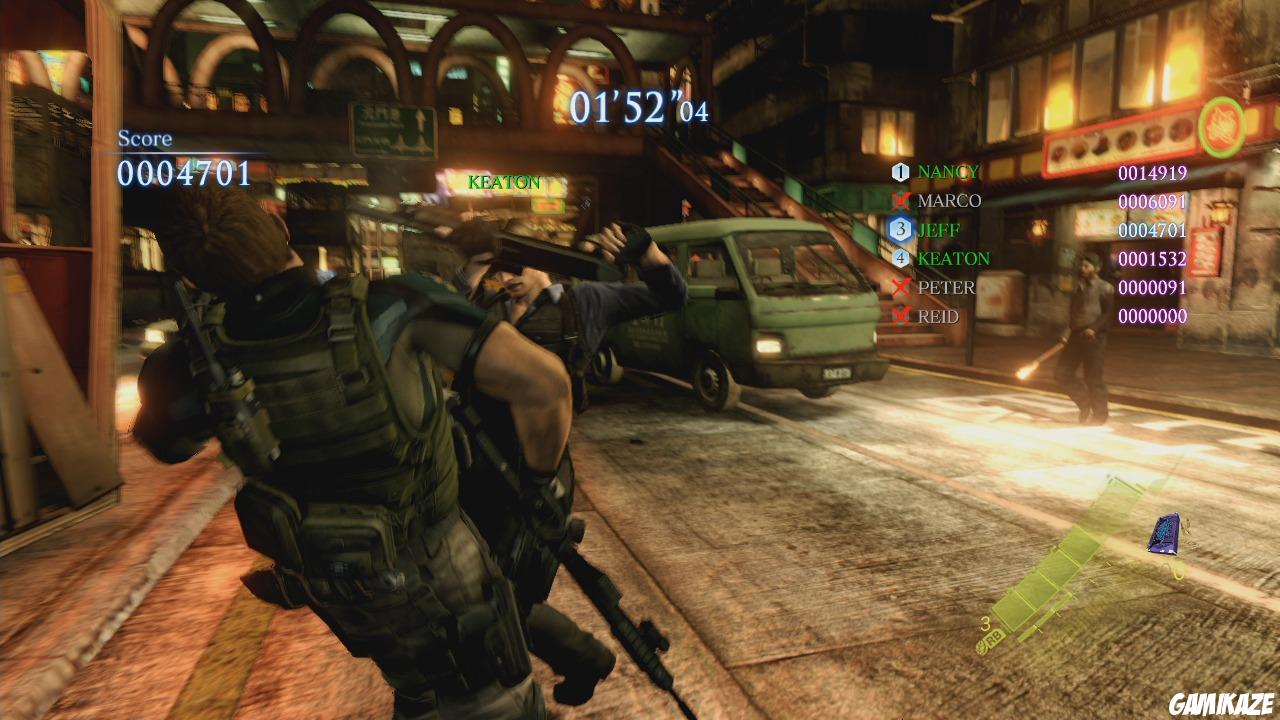Click the blue item pickup on the ground

(1162, 534)
